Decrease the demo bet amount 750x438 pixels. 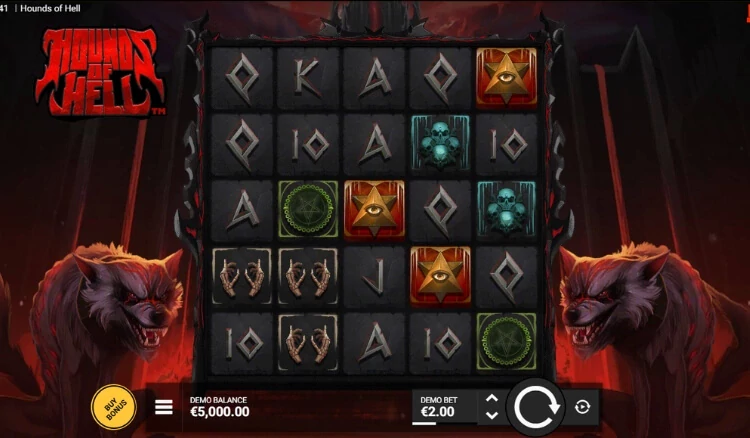[491, 414]
